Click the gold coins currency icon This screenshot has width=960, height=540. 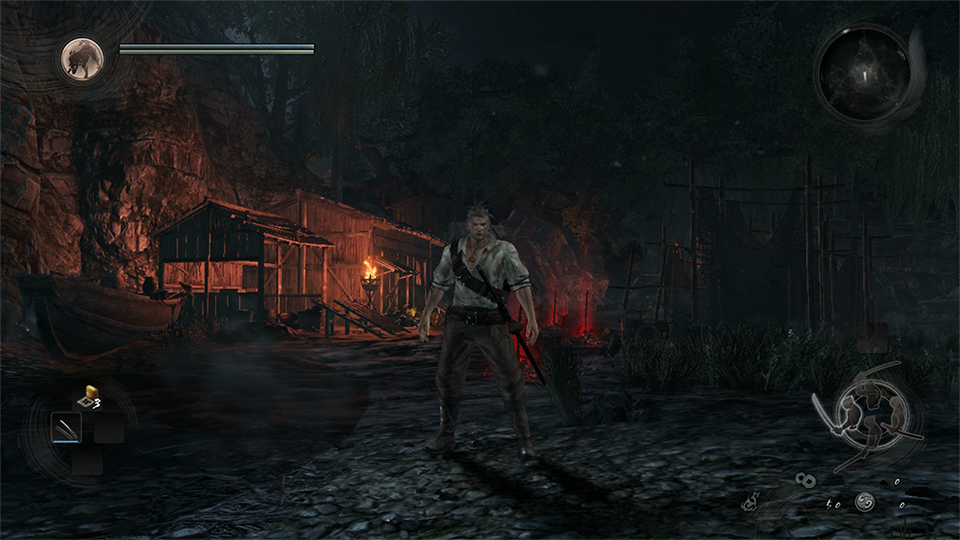[806, 481]
